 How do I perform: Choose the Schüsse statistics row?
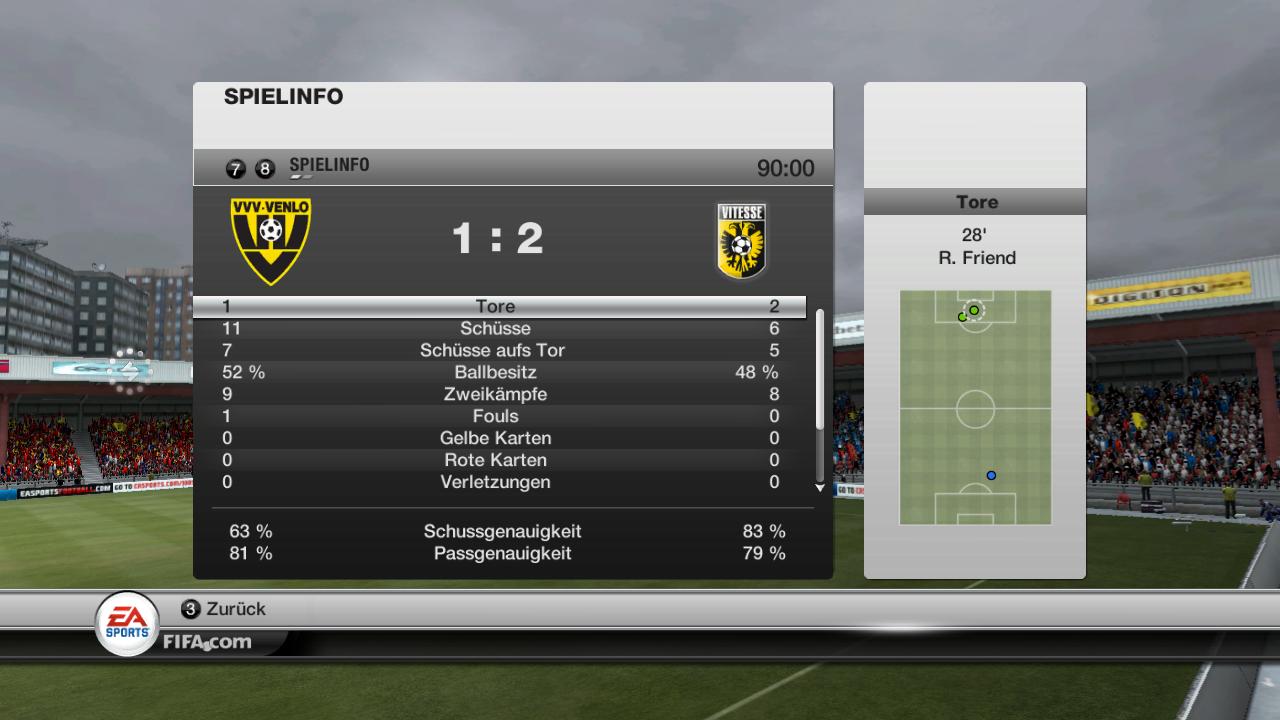pyautogui.click(x=496, y=329)
